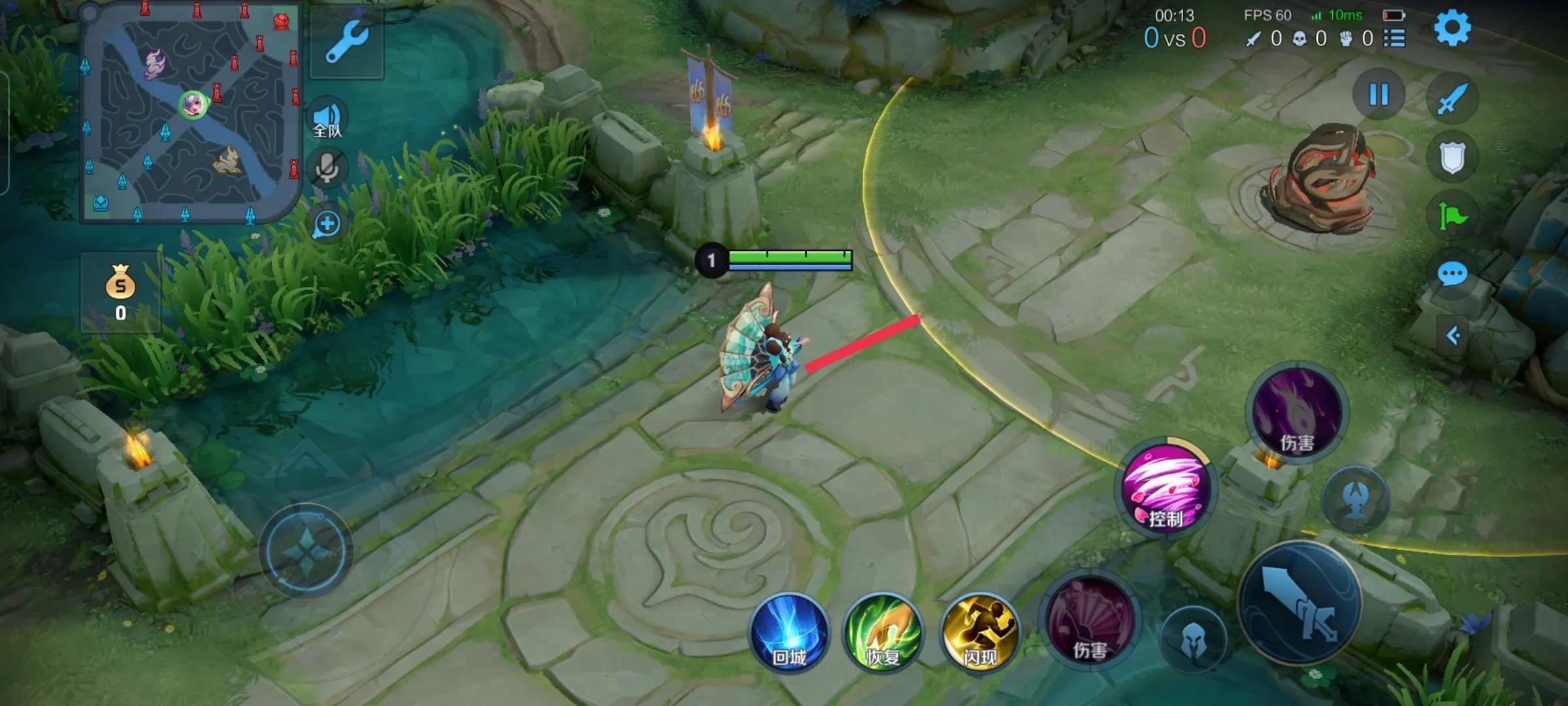Select the green flag rally signal

pyautogui.click(x=1452, y=216)
